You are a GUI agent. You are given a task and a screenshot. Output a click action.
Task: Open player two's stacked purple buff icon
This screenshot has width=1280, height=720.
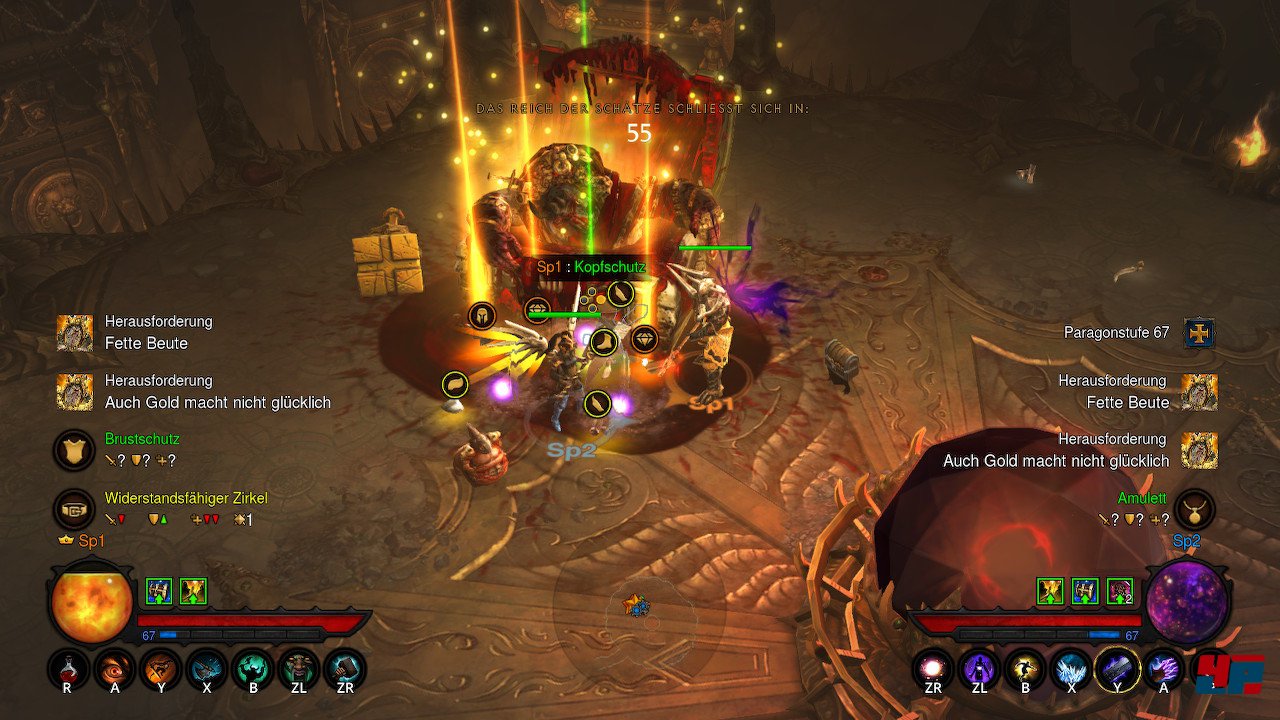click(x=1120, y=591)
